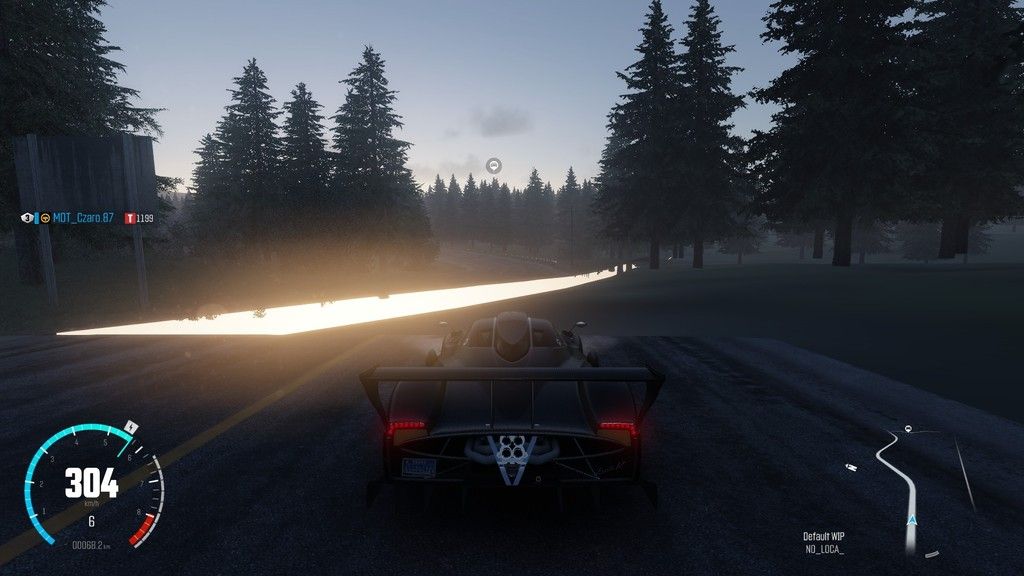
Task: Click the white vehicle marker on the minimap
Action: click(x=850, y=465)
